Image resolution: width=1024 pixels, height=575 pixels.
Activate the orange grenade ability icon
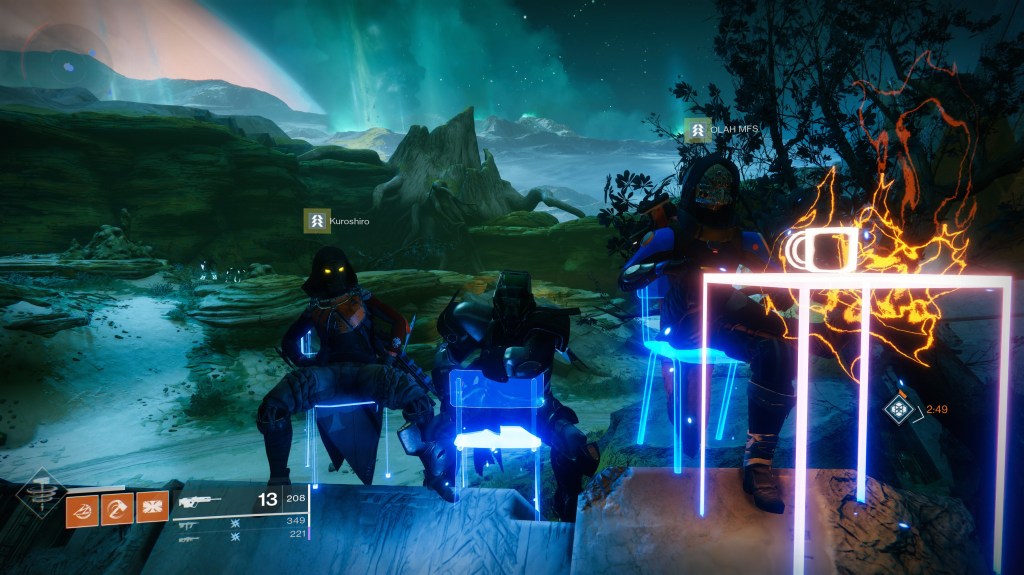pyautogui.click(x=82, y=509)
